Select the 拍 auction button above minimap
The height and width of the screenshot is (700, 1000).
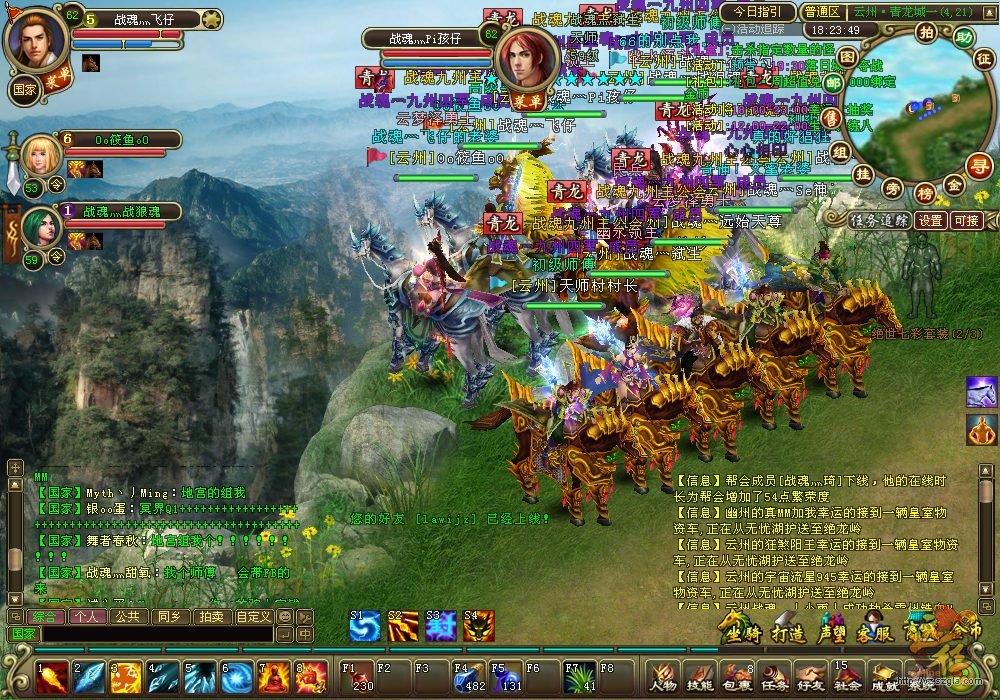[x=926, y=32]
